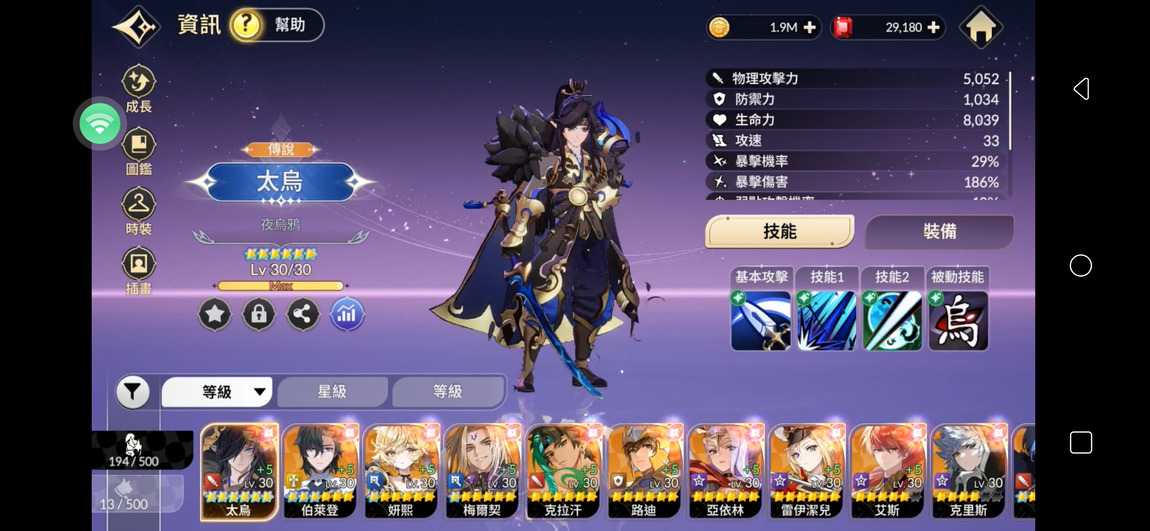Open the 成長 growth menu
1150x531 pixels.
pos(139,89)
